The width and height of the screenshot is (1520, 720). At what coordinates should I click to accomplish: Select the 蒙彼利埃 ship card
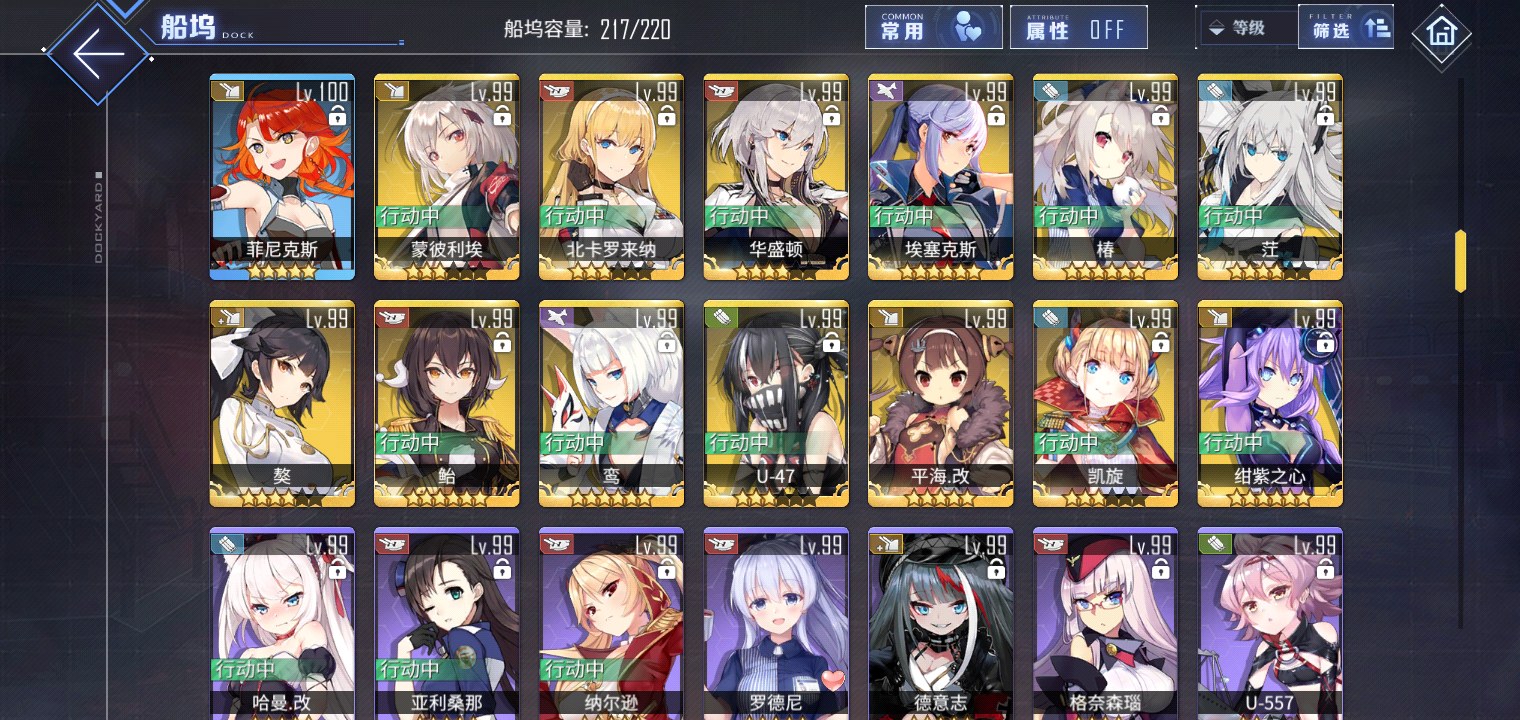tap(446, 176)
